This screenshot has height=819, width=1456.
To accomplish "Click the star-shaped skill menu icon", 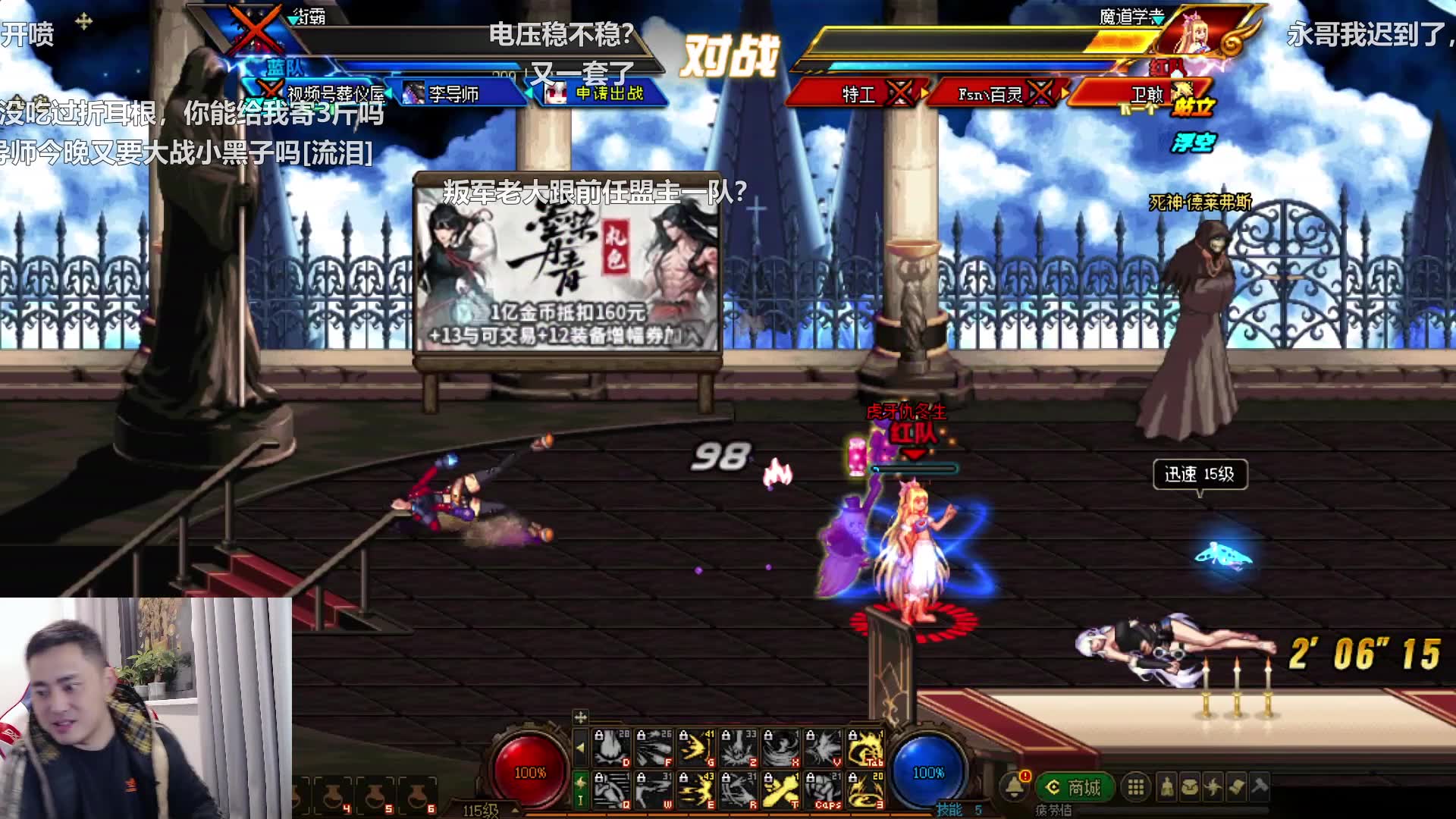I will (1213, 787).
